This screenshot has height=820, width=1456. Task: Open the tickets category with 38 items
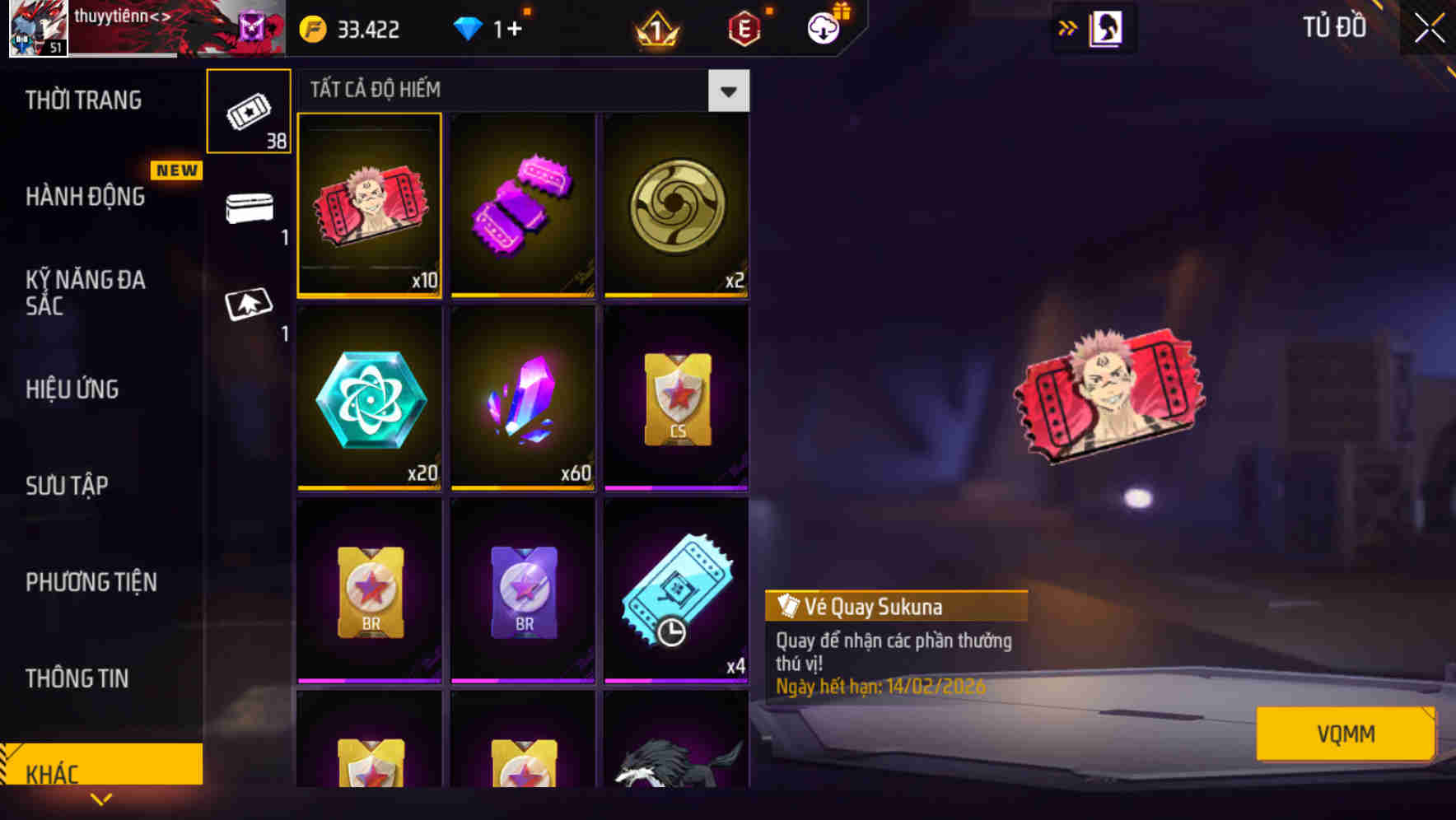(249, 109)
